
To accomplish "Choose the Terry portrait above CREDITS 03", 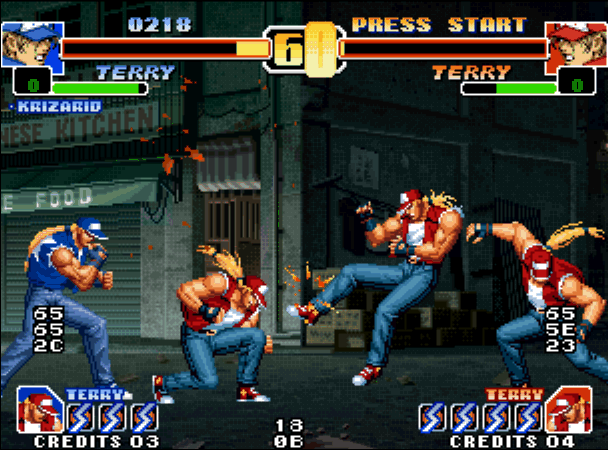I will 40,411.
